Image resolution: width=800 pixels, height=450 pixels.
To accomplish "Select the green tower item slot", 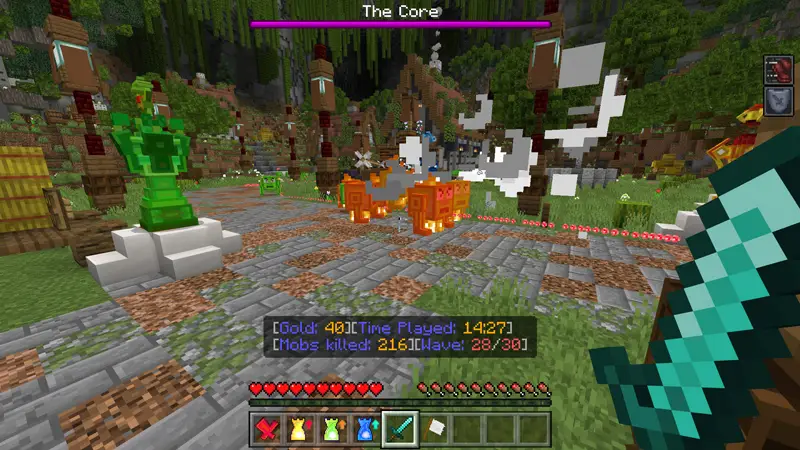I will (333, 428).
